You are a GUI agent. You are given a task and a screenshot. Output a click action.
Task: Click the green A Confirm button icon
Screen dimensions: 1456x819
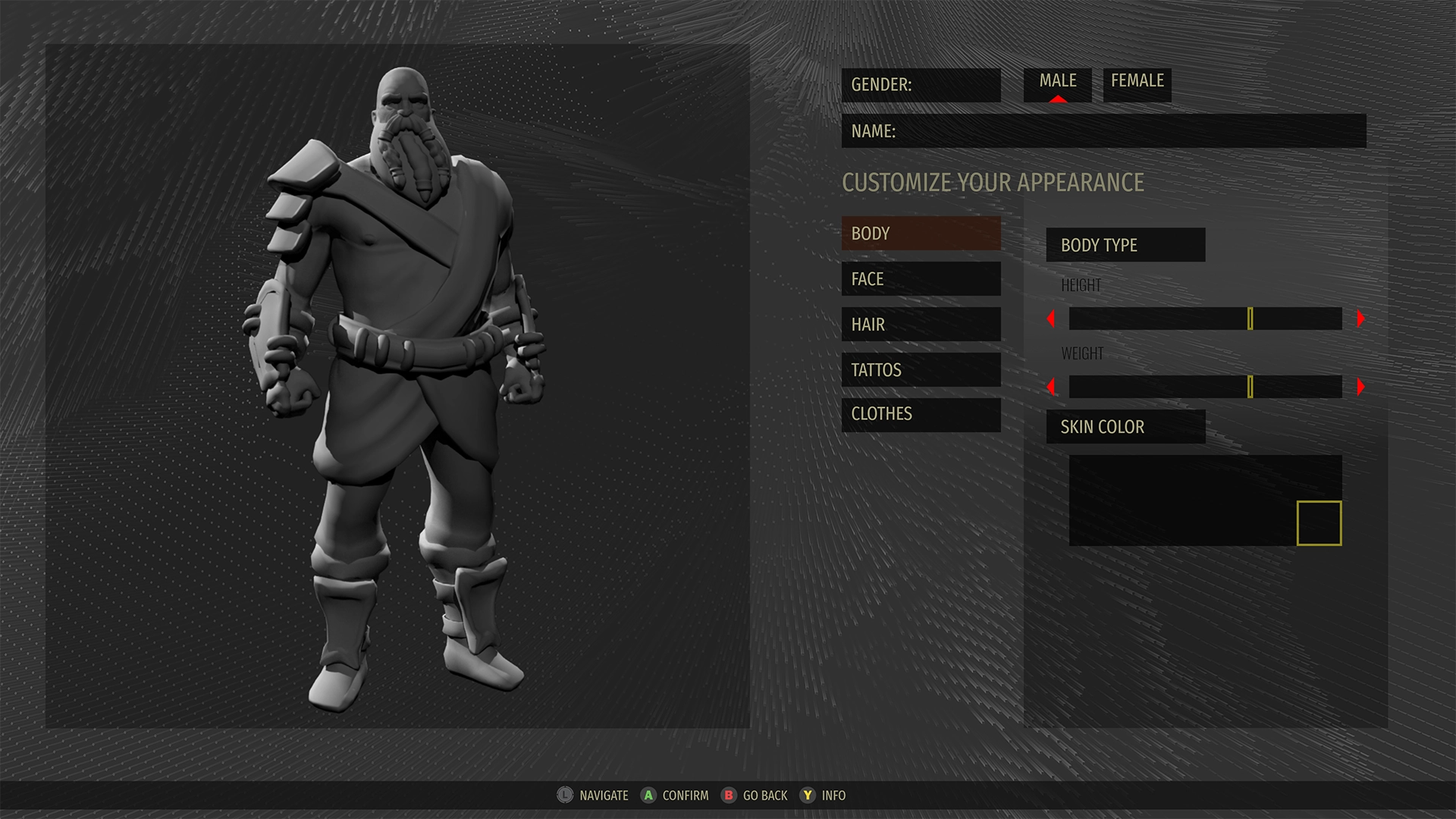(649, 795)
